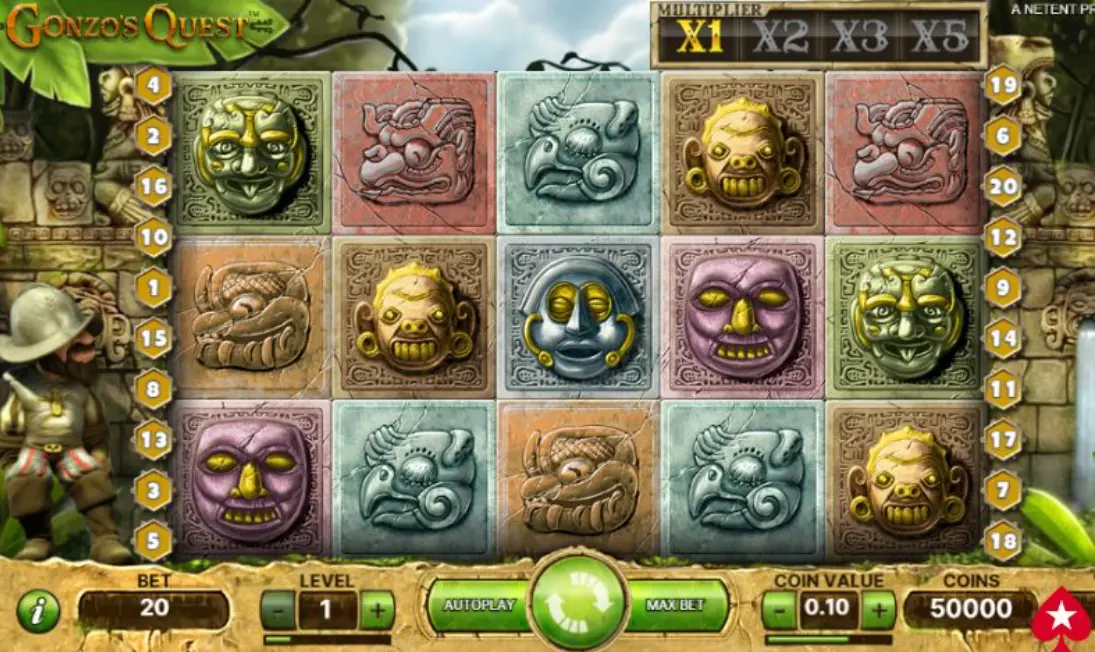Select payline 17 marker

coord(1003,439)
